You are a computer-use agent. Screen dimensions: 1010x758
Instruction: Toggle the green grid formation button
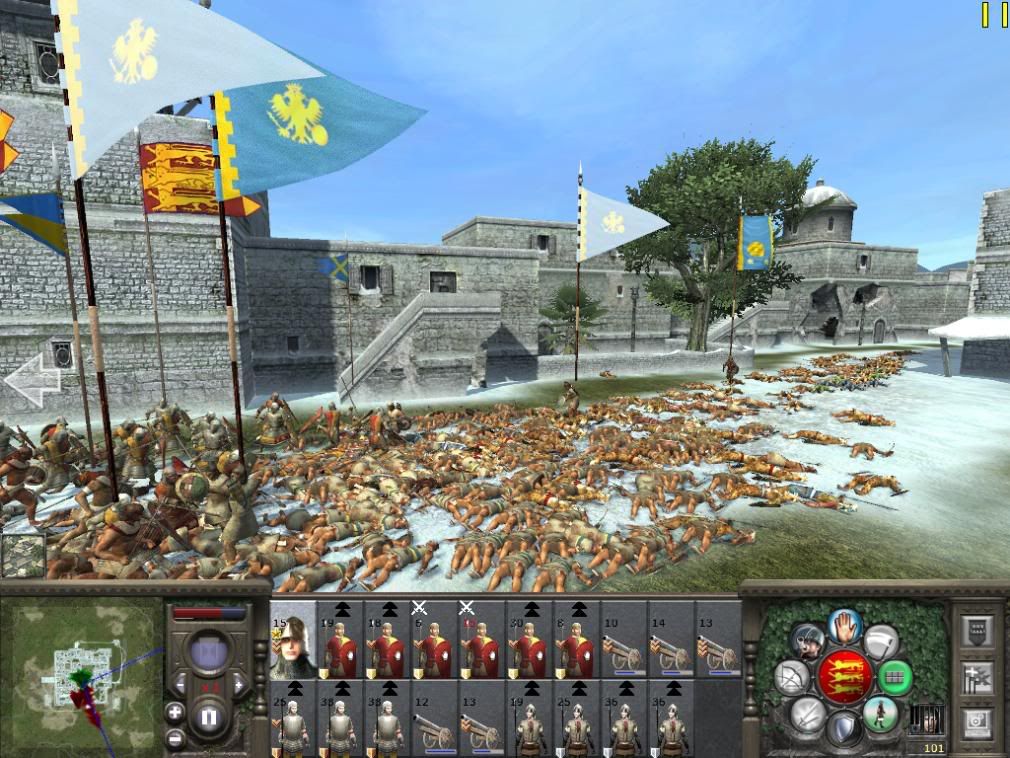click(x=895, y=678)
